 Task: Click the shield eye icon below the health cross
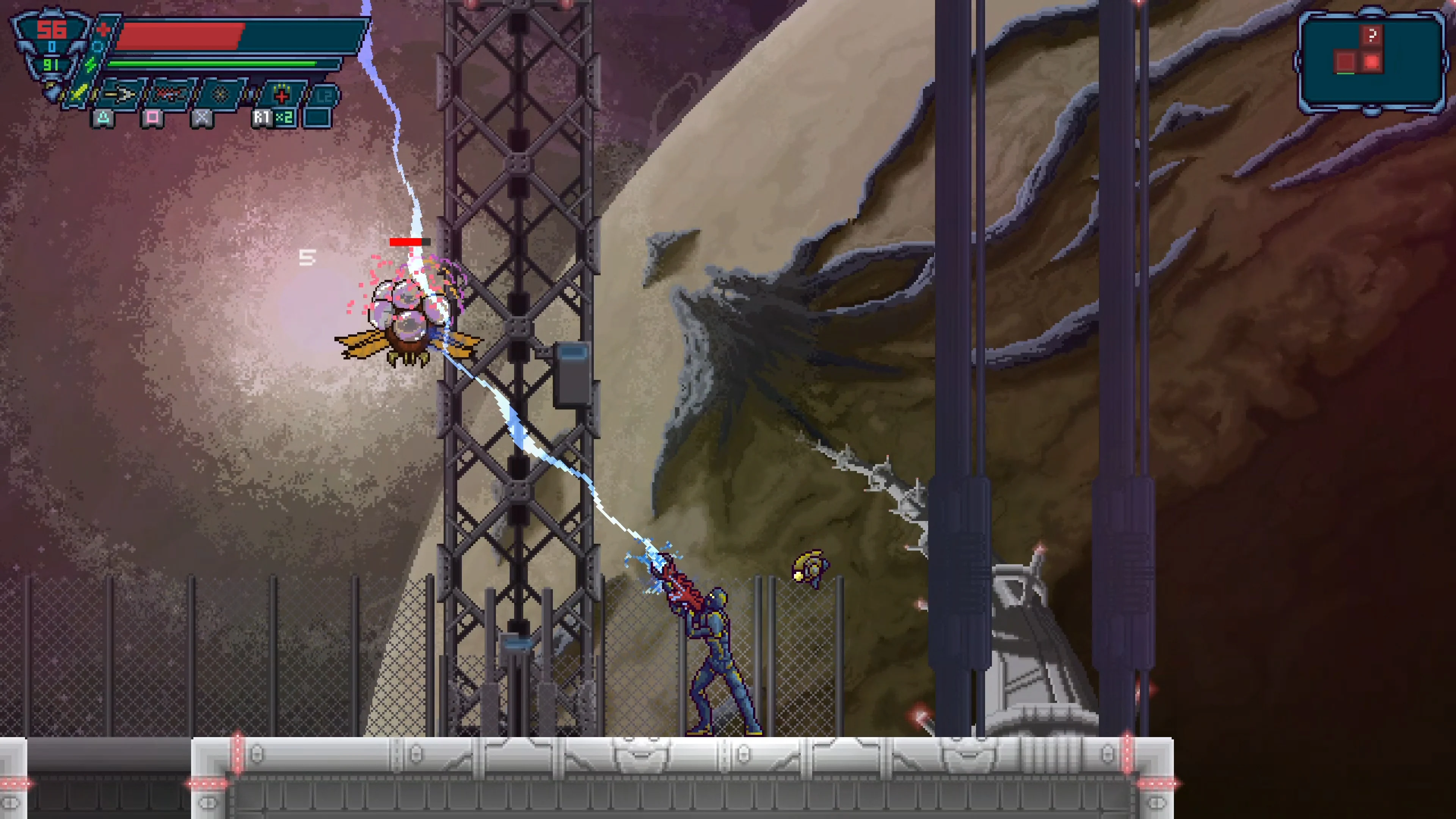click(97, 46)
